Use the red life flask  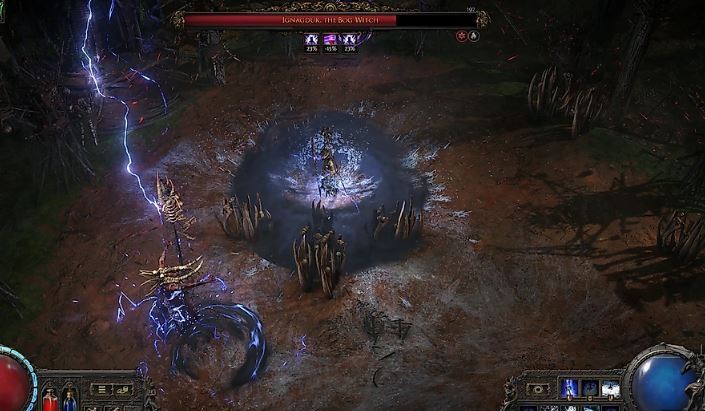[49, 402]
